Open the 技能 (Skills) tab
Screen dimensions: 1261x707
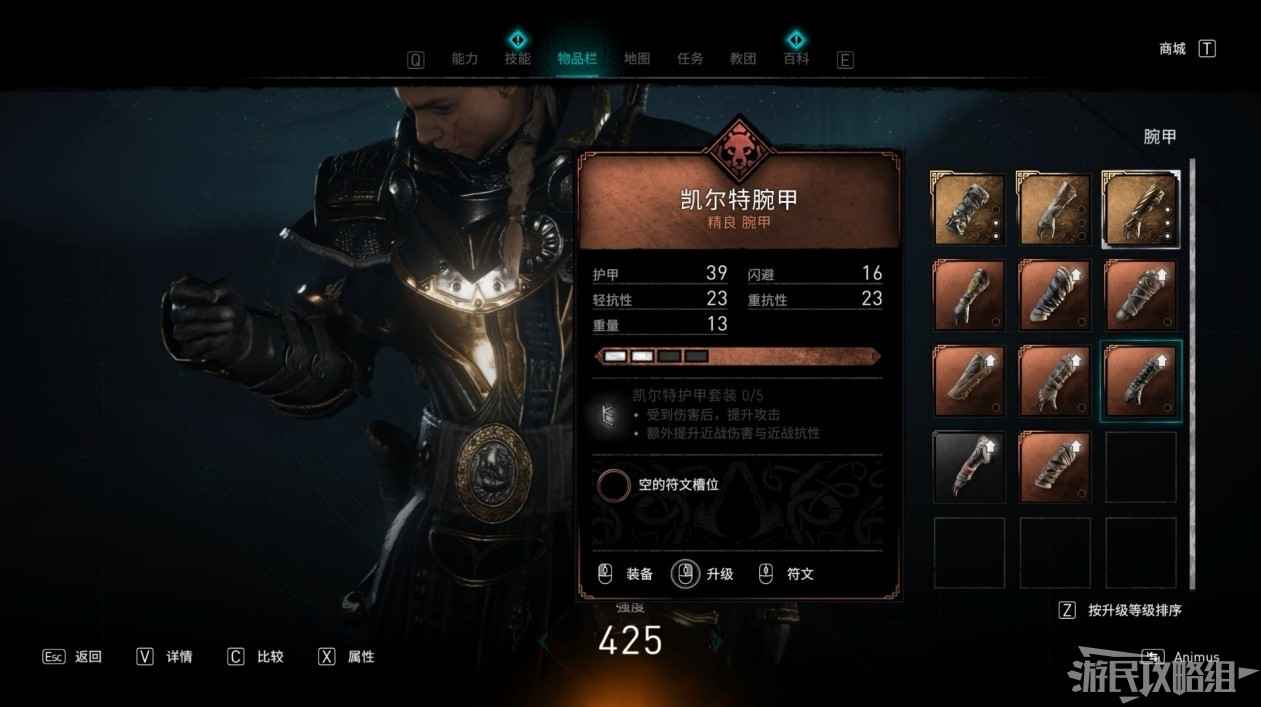[x=518, y=59]
